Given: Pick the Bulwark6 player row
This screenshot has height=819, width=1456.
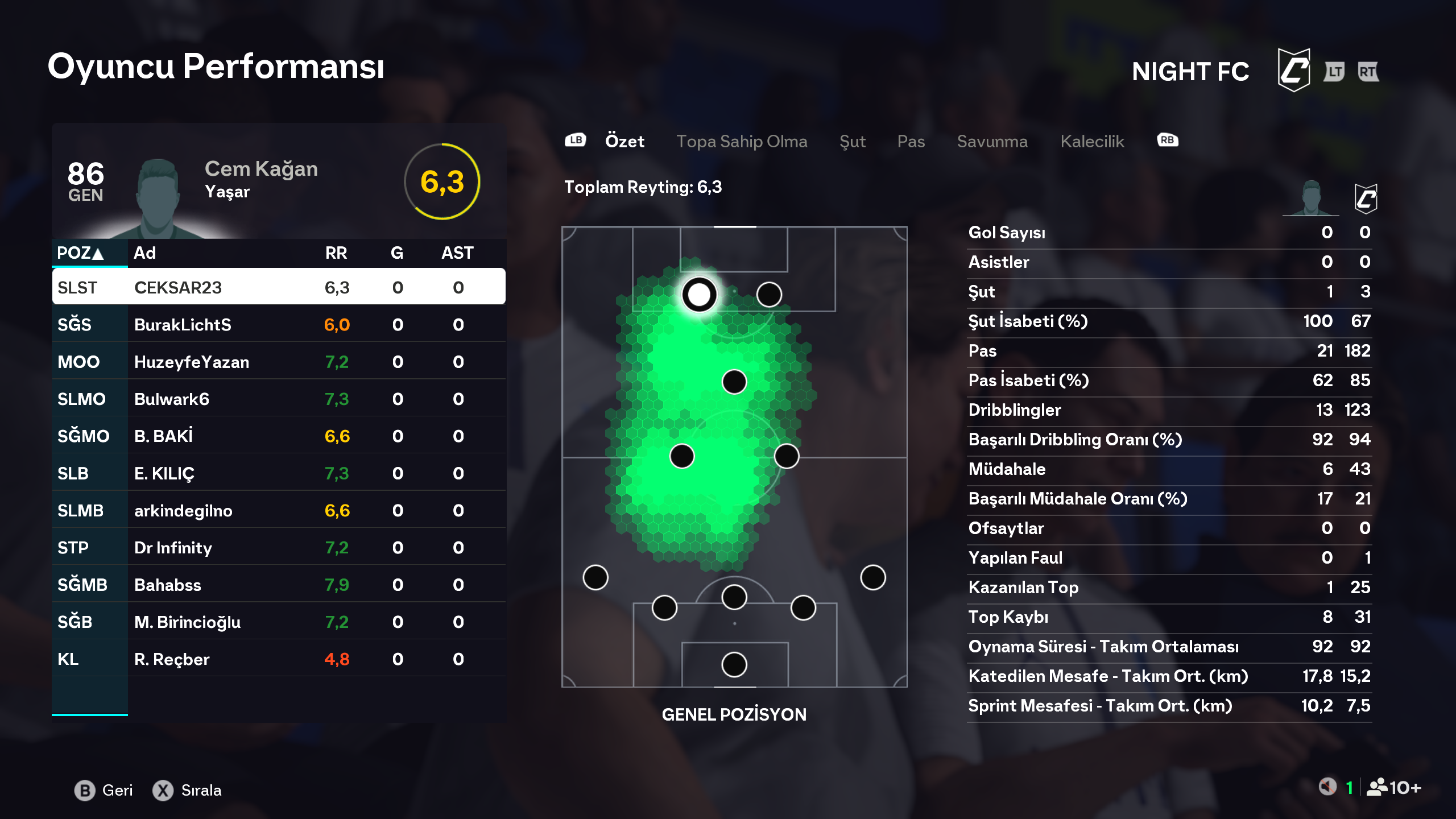Looking at the screenshot, I should [x=279, y=399].
